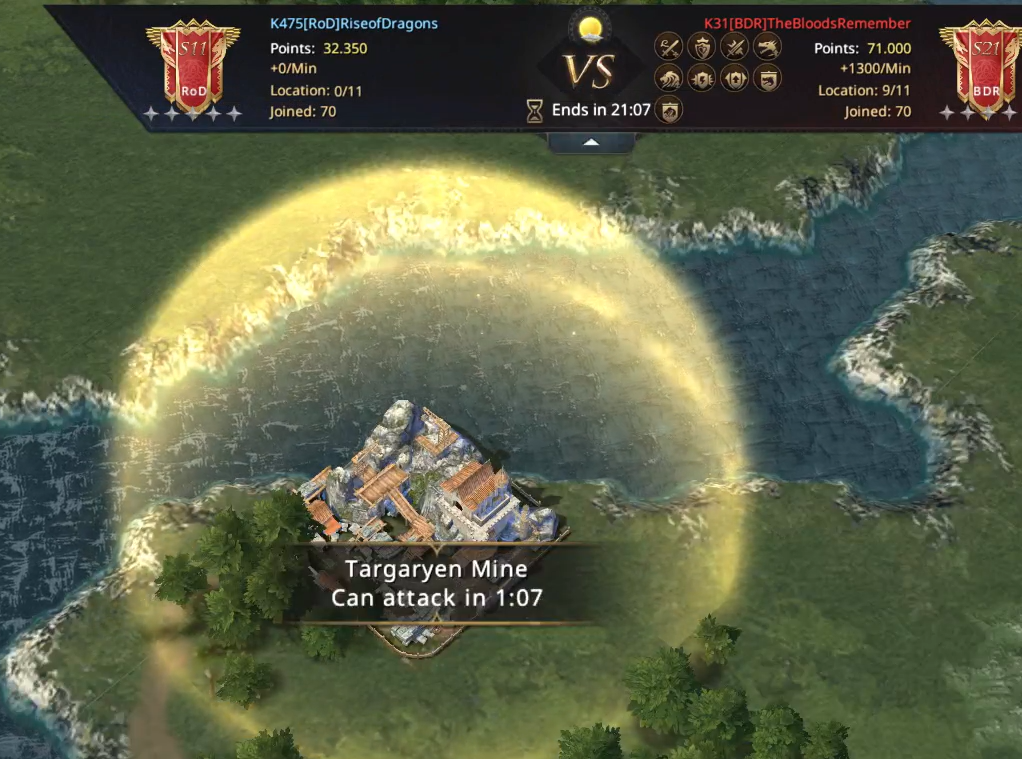Select the dragon head buff icon
Screen dimensions: 1022x759
click(768, 46)
